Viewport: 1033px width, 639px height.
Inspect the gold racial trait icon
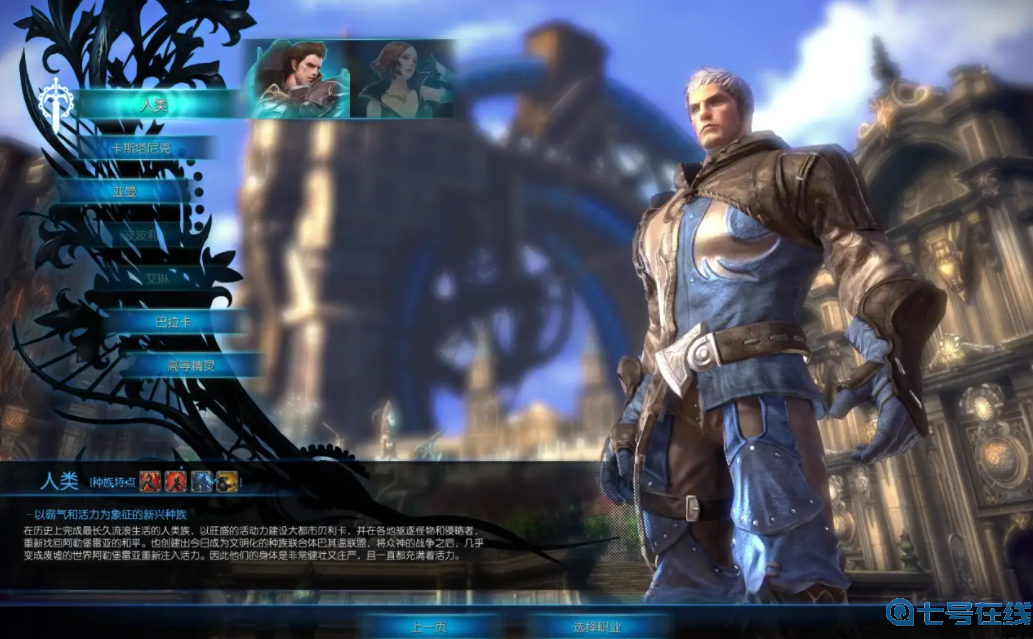click(227, 481)
